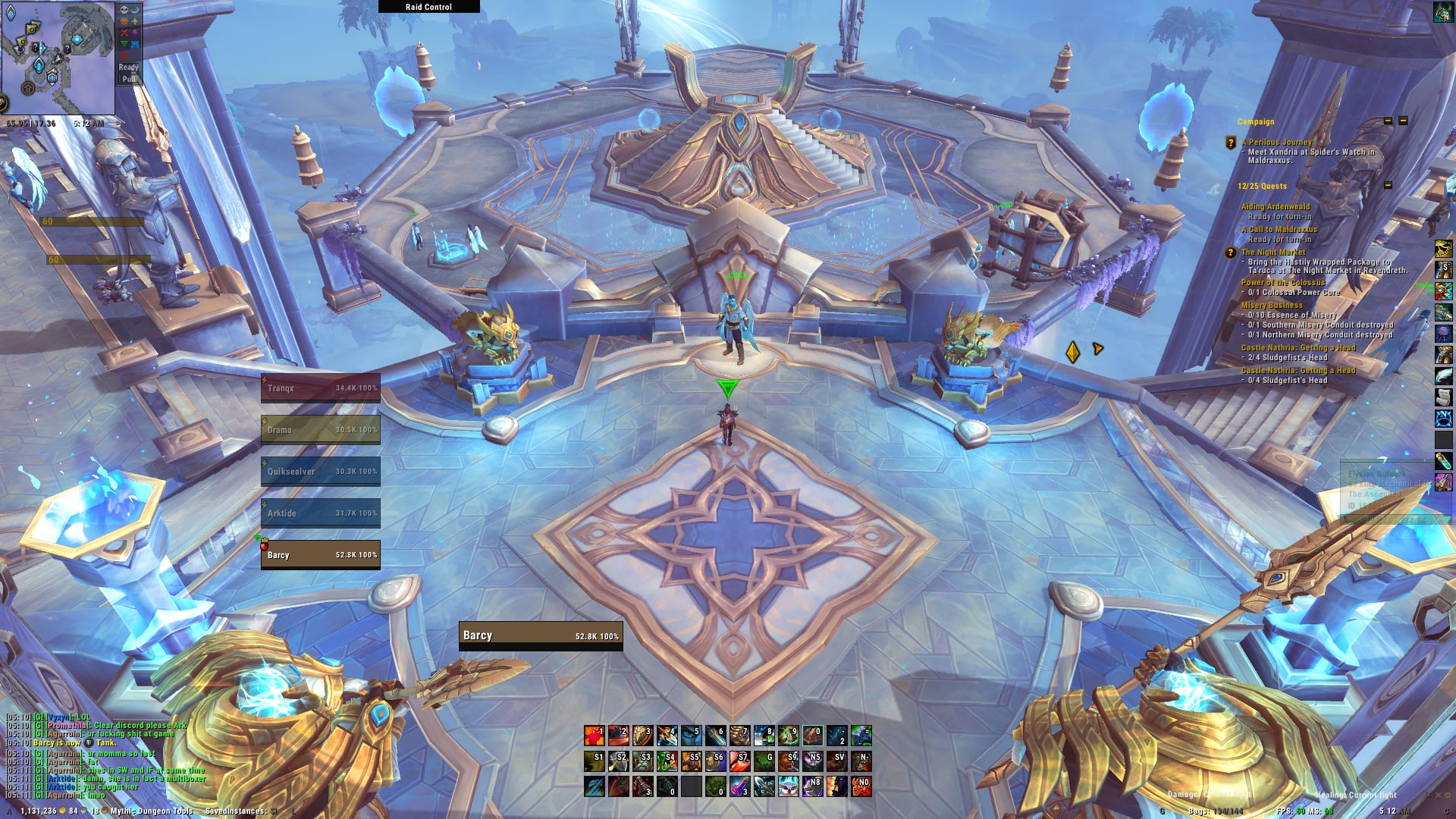
Task: Activate the green-highlighted ability on key 0
Action: pos(812,736)
